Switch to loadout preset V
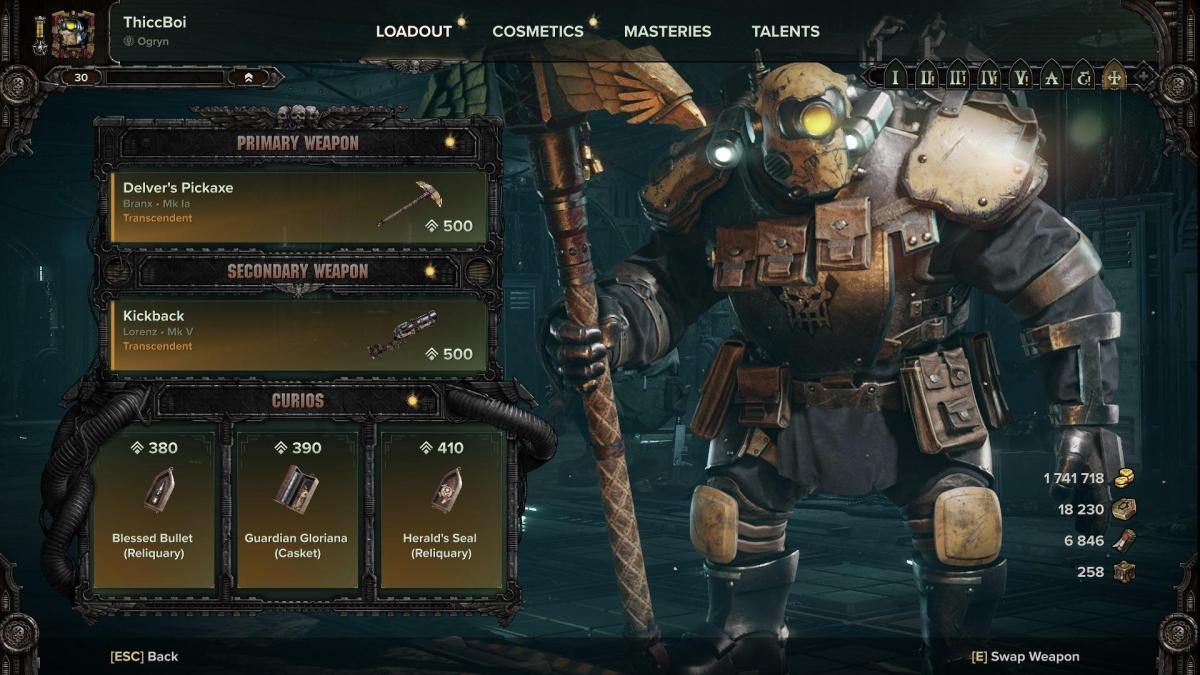Image resolution: width=1200 pixels, height=675 pixels. (1020, 77)
